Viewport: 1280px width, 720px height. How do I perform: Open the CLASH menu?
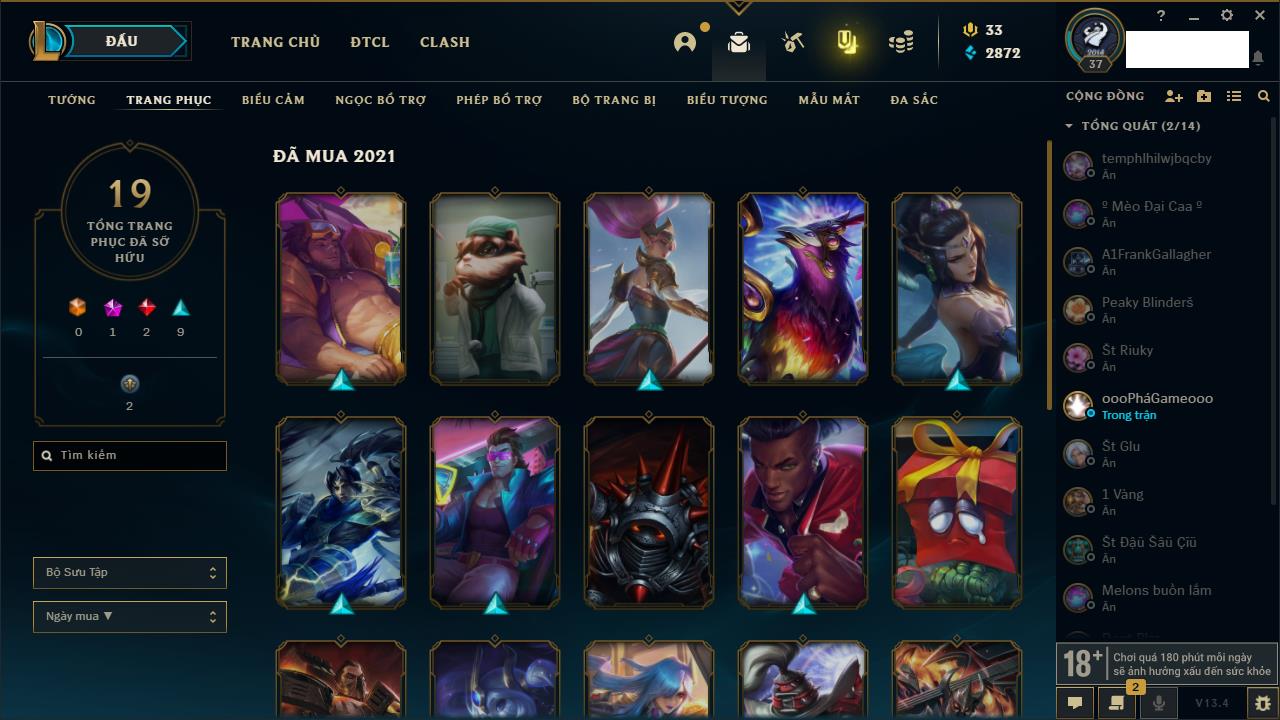pyautogui.click(x=445, y=42)
